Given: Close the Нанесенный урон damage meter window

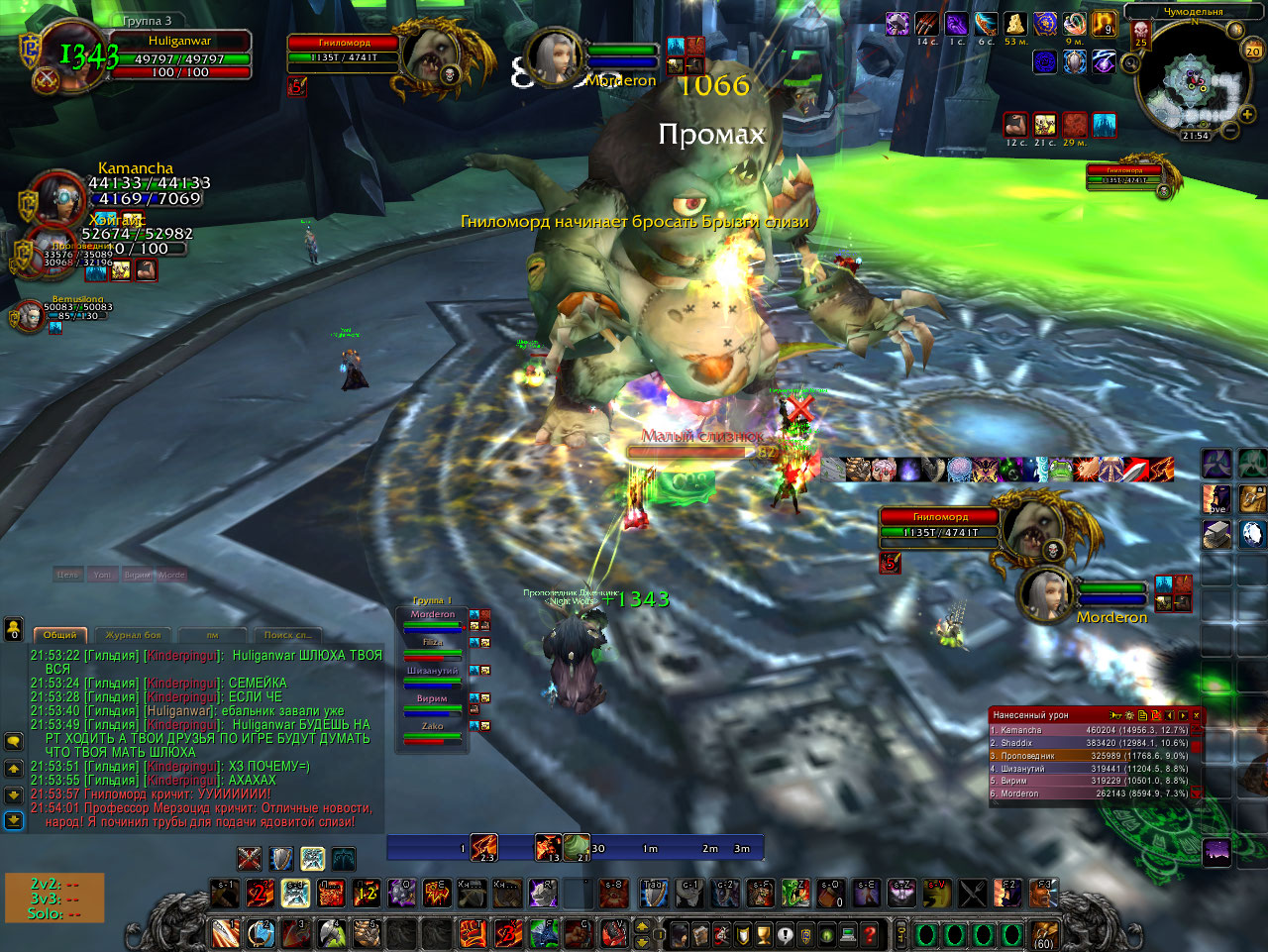Looking at the screenshot, I should tap(1196, 715).
